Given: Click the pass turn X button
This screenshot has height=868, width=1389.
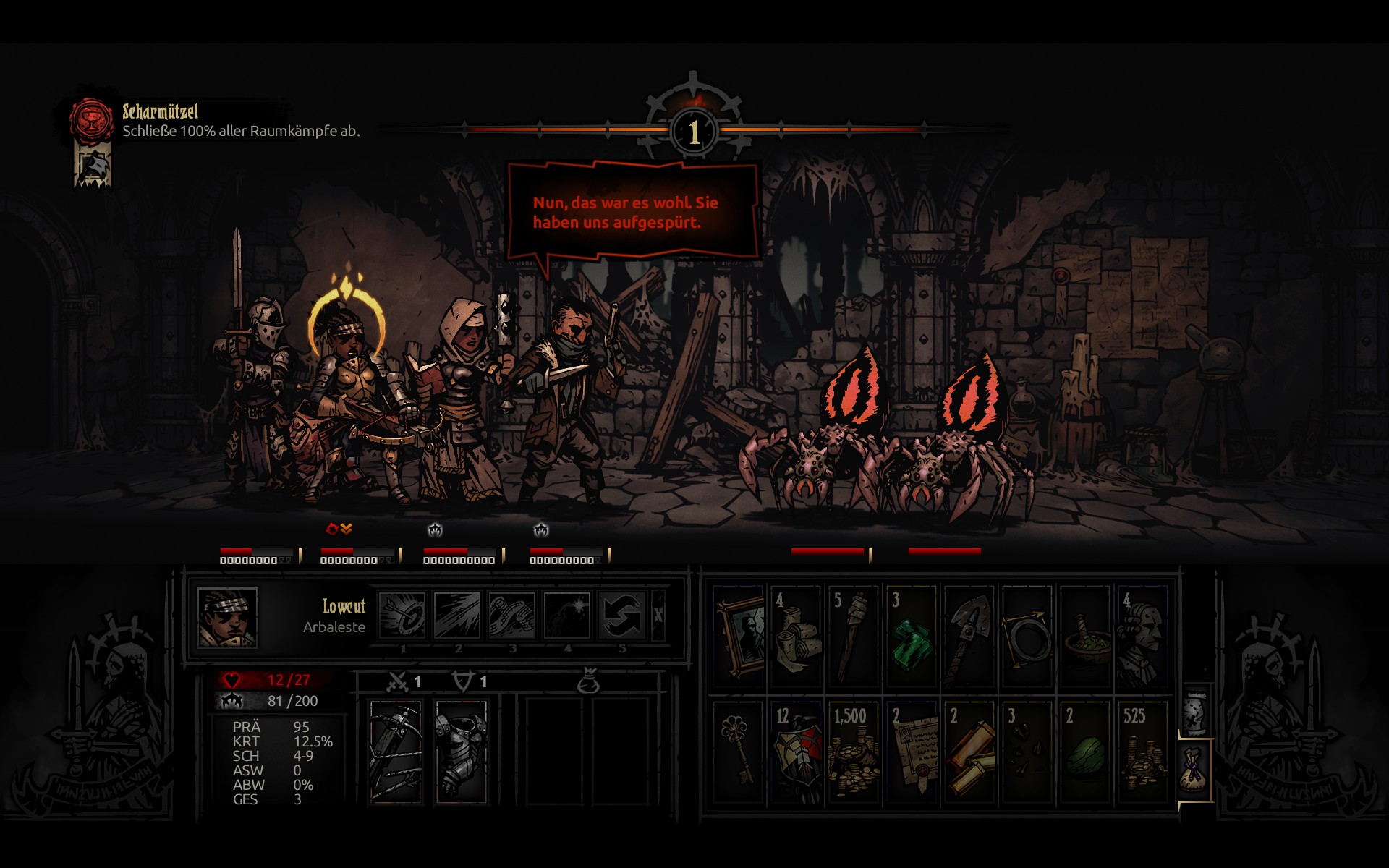Looking at the screenshot, I should [658, 616].
